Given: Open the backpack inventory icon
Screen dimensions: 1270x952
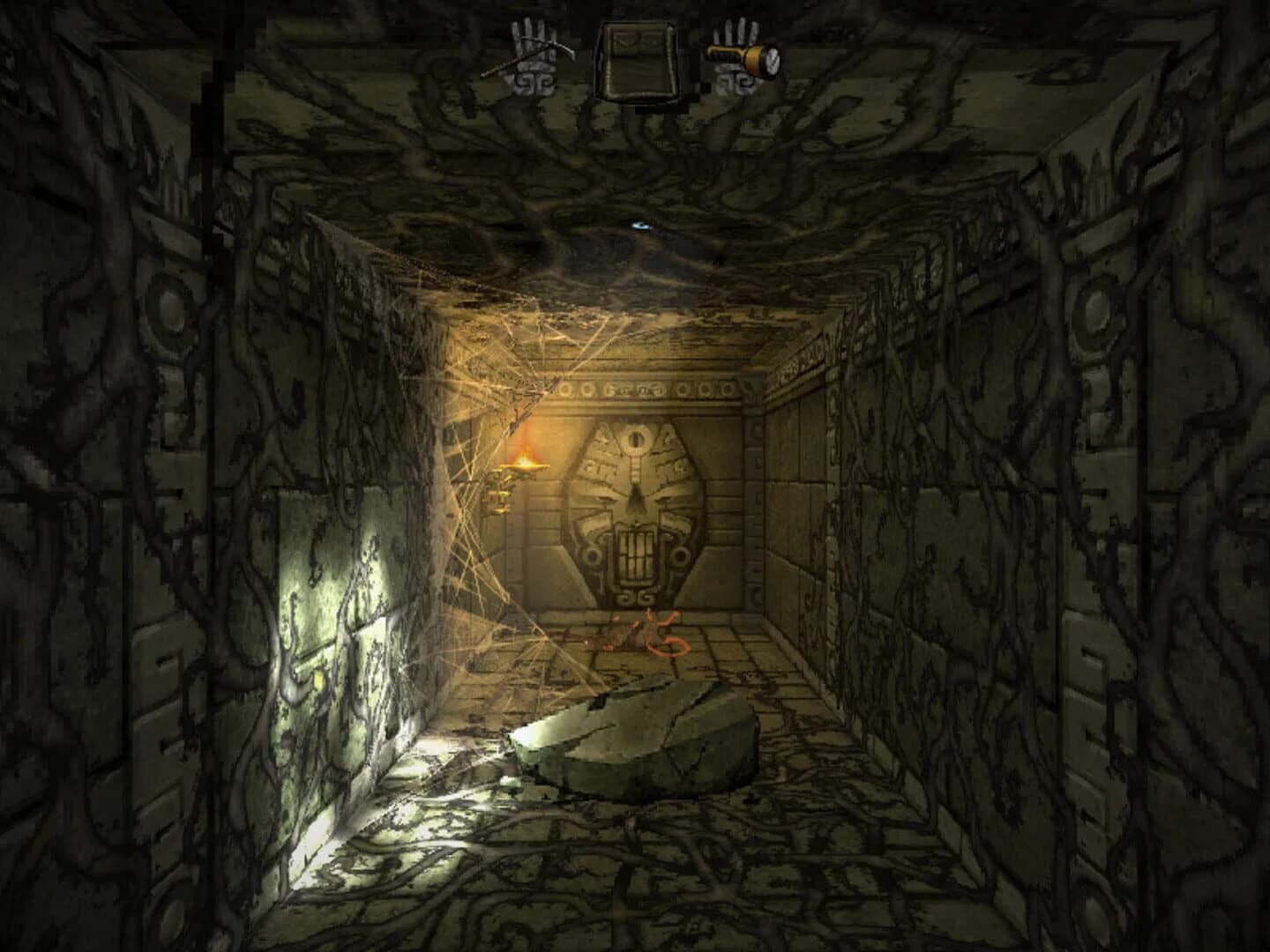Looking at the screenshot, I should (637, 55).
